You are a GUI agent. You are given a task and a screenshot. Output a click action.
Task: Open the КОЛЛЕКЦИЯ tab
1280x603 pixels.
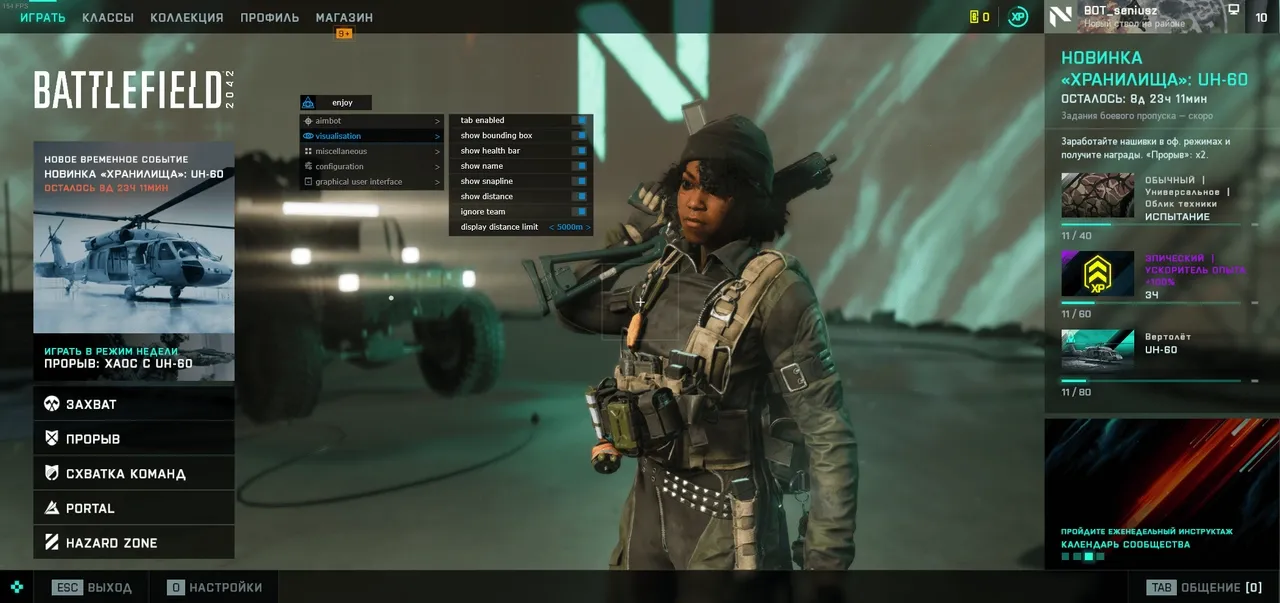(187, 18)
